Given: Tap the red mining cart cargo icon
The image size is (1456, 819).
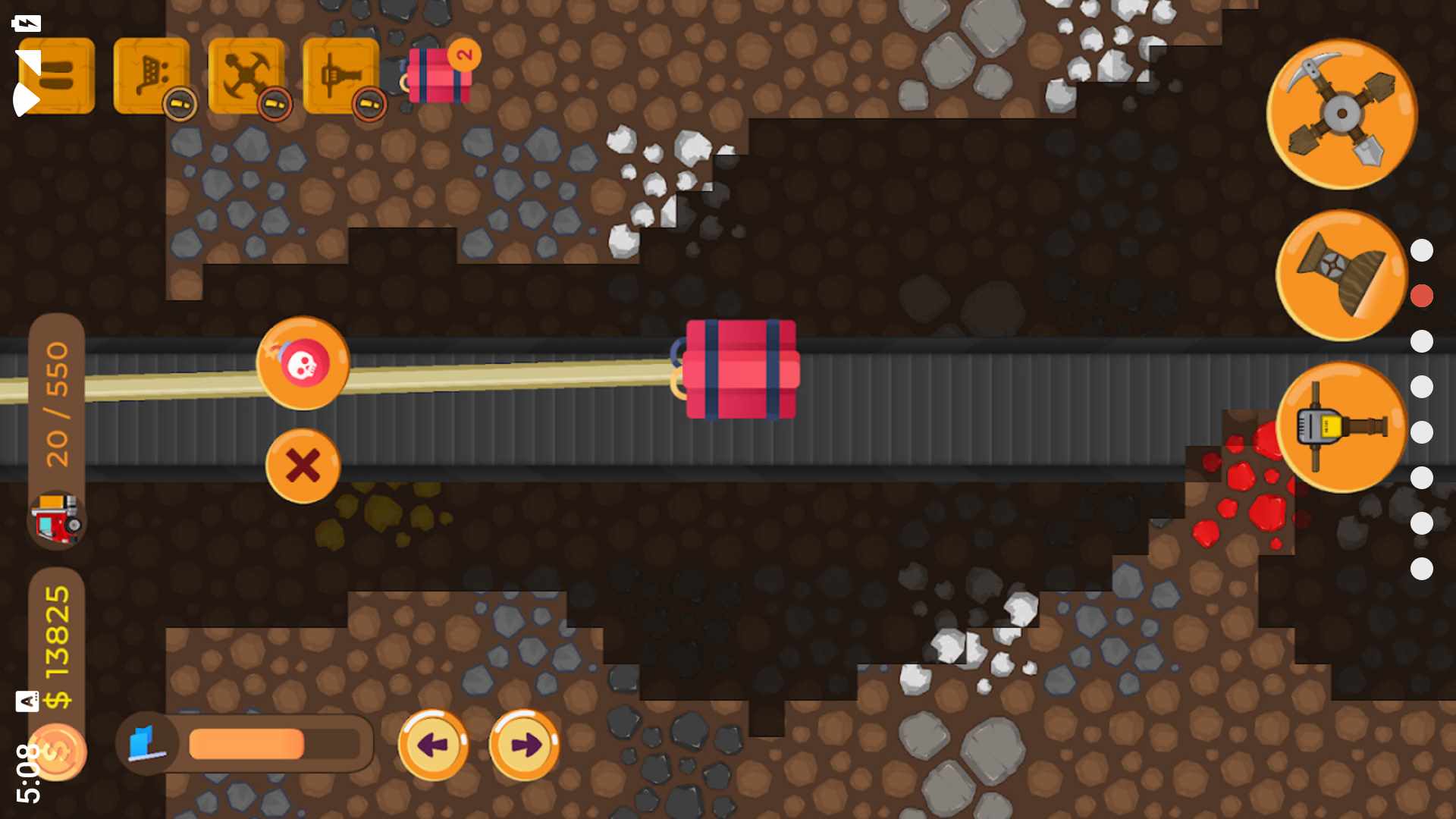Looking at the screenshot, I should [x=57, y=519].
